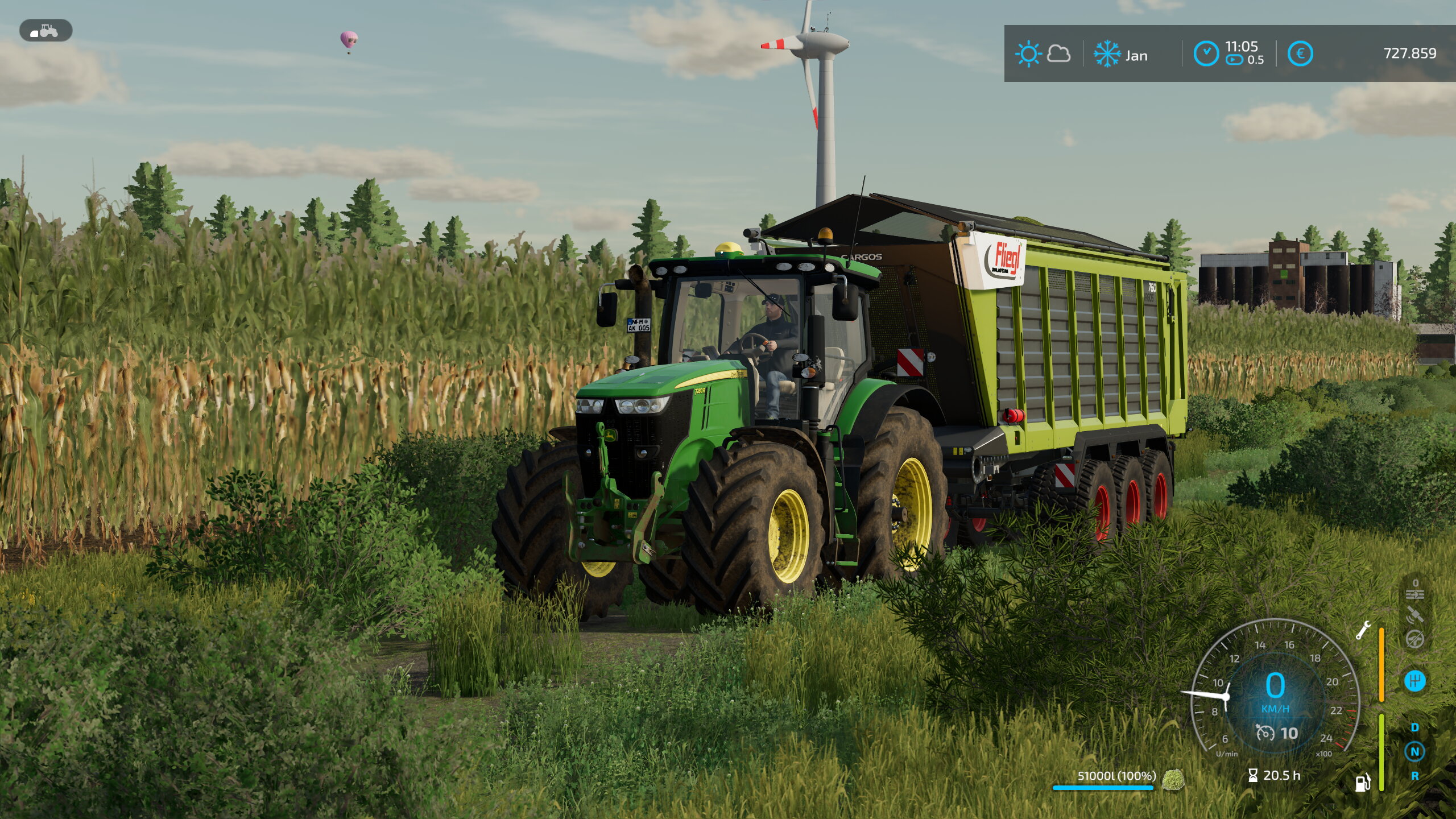Click the tractor vehicle icon badge

45,31
